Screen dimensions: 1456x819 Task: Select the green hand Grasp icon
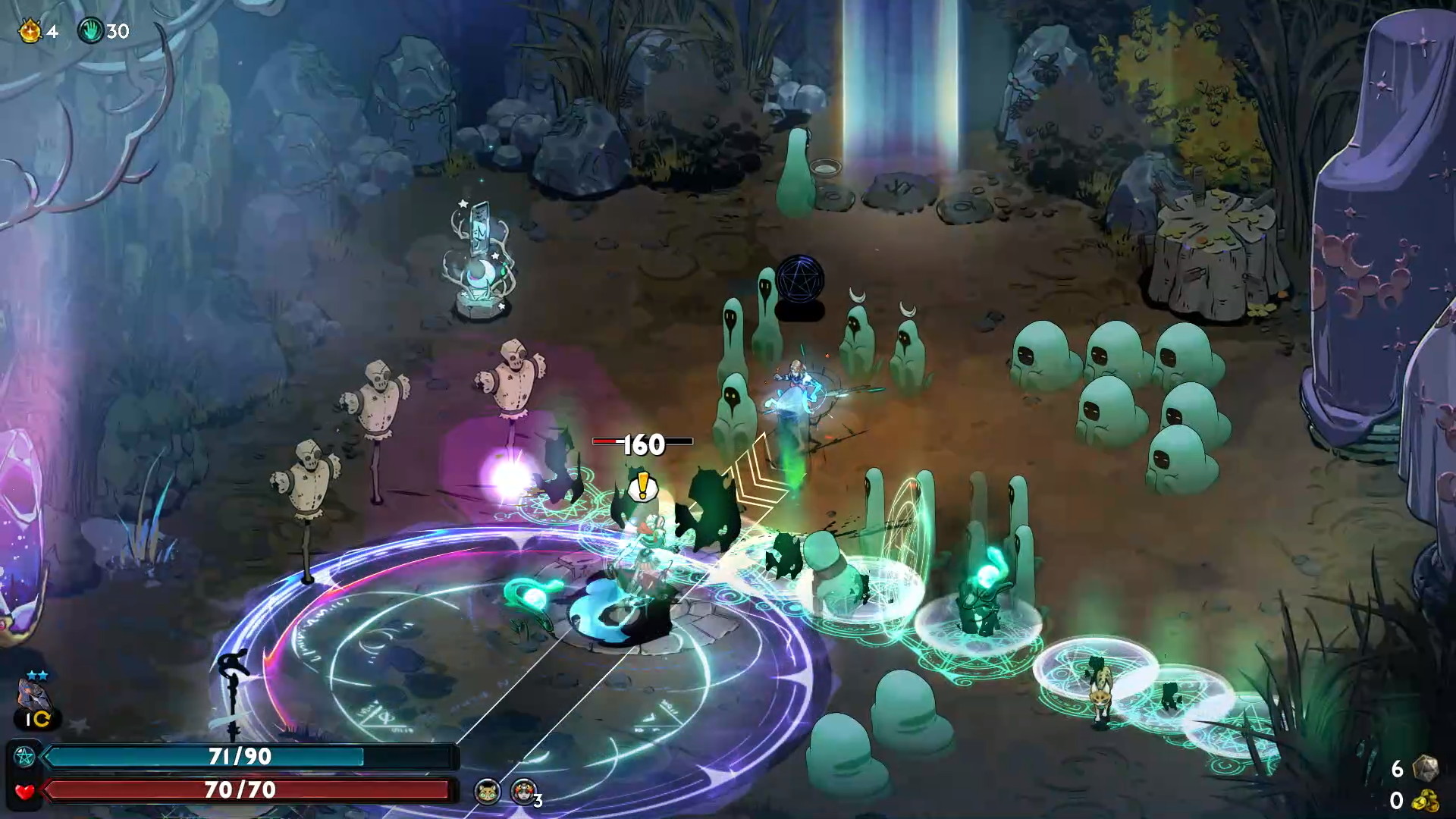pyautogui.click(x=90, y=31)
